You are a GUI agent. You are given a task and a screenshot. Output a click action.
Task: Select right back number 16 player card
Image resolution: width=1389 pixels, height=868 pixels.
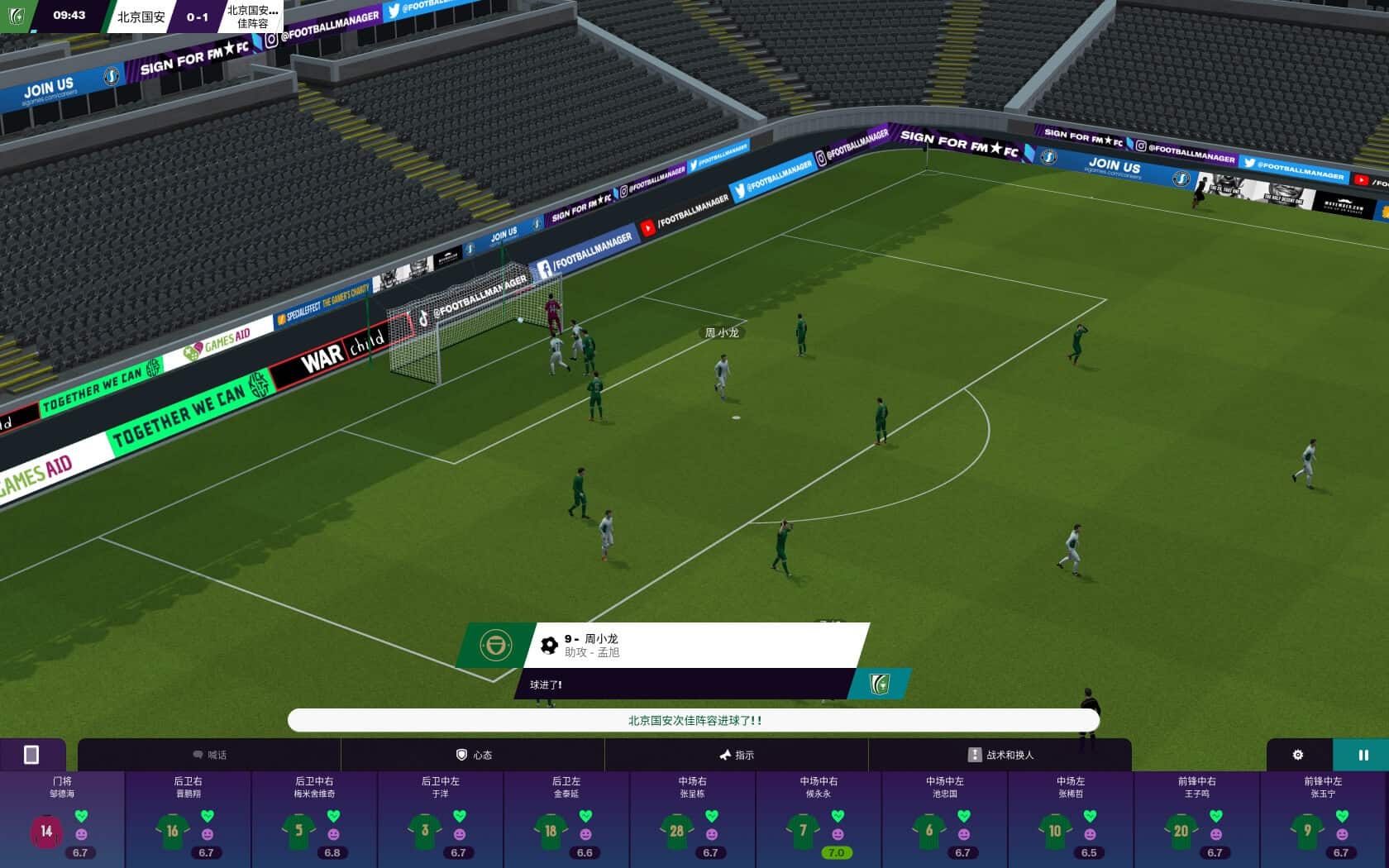coord(189,819)
